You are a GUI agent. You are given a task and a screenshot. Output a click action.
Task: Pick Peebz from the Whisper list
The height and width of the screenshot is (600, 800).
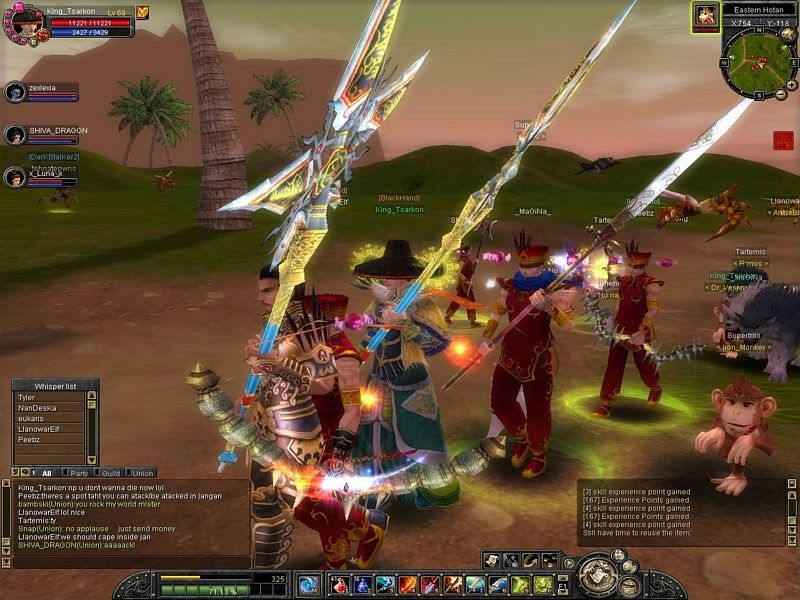(x=48, y=438)
